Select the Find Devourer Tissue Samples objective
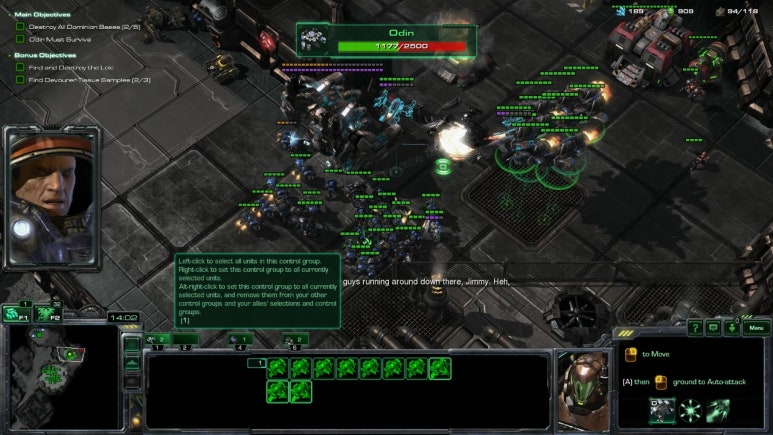The image size is (773, 435). click(89, 79)
